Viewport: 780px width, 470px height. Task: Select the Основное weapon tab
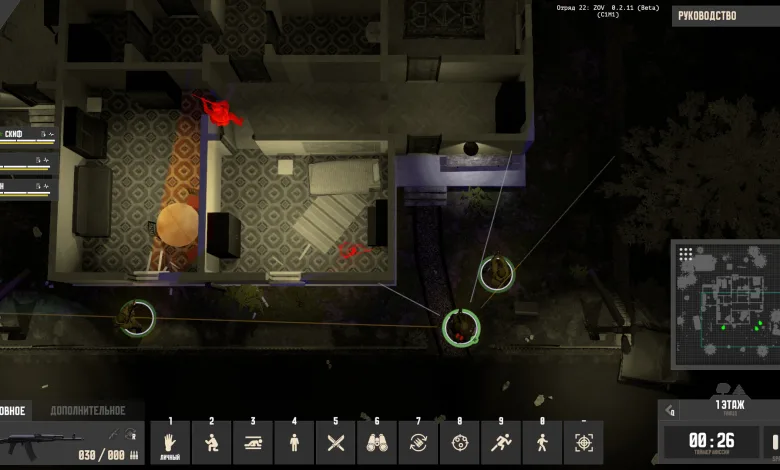coord(14,410)
